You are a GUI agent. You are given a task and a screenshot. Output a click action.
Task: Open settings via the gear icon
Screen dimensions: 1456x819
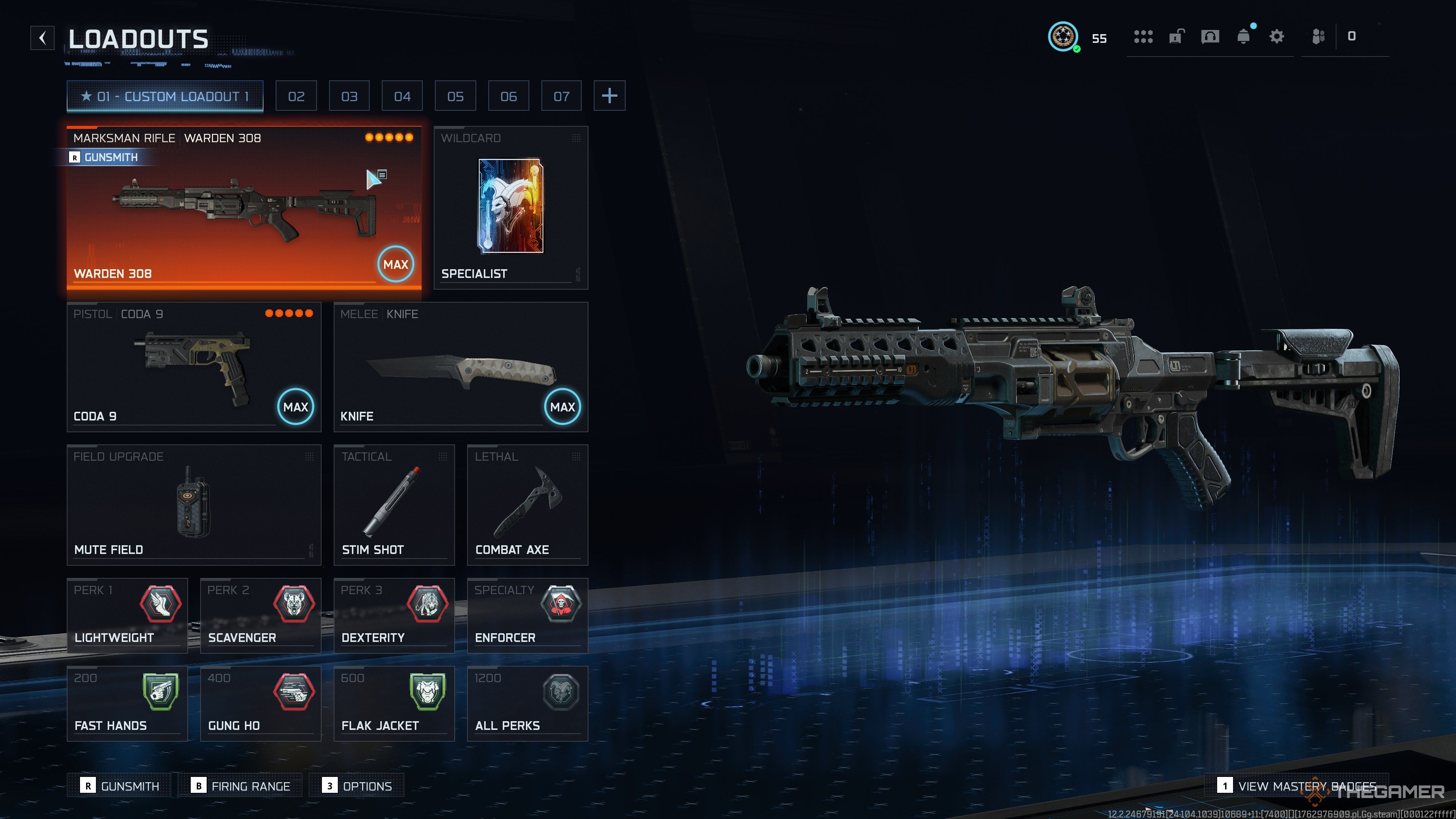point(1276,37)
